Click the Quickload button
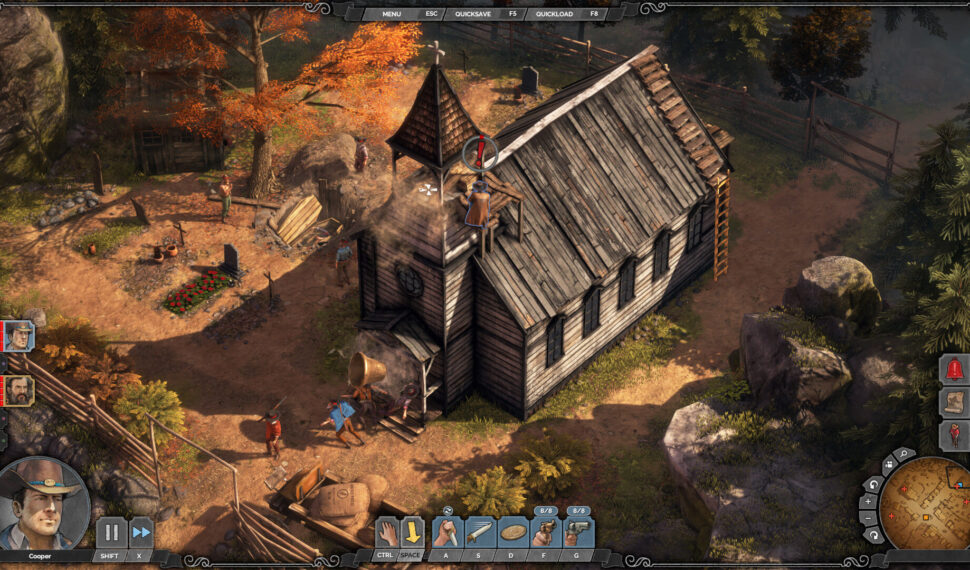 click(553, 14)
